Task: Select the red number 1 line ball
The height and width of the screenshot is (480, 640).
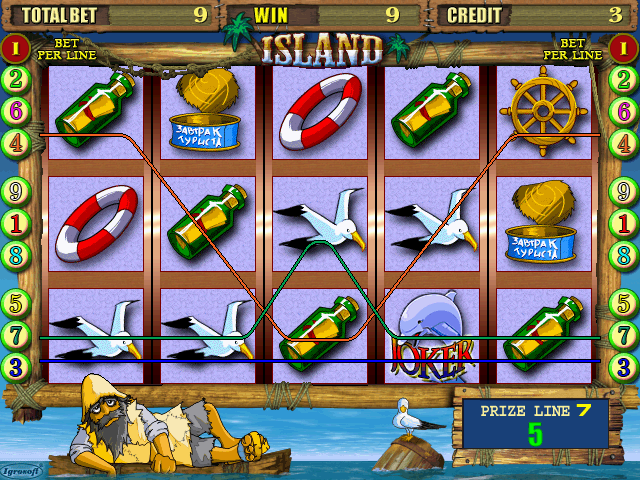Action: click(16, 47)
